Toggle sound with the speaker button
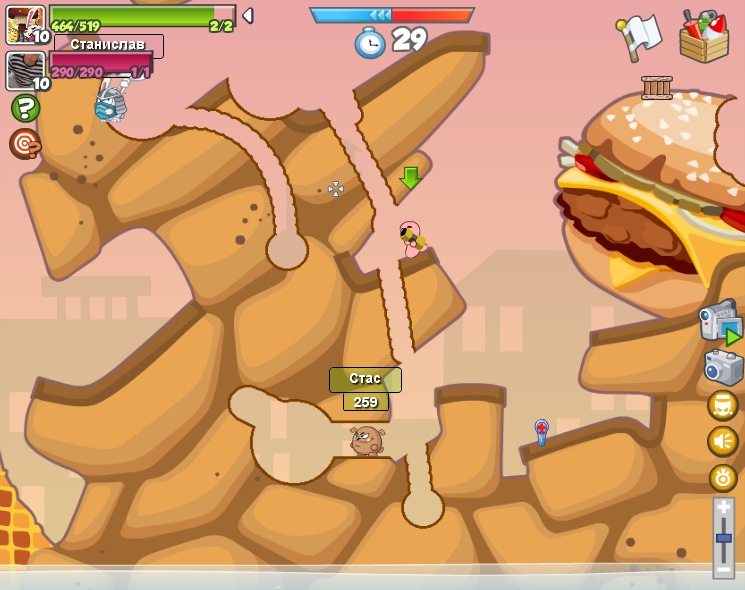 (x=723, y=441)
